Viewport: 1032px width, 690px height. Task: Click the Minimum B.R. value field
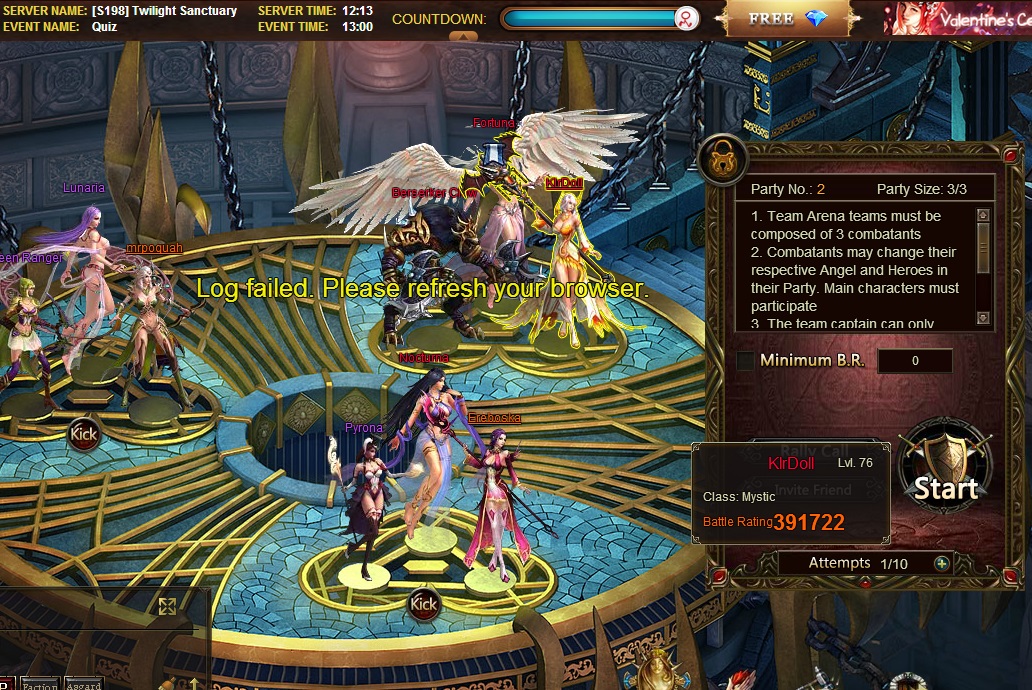tap(914, 361)
